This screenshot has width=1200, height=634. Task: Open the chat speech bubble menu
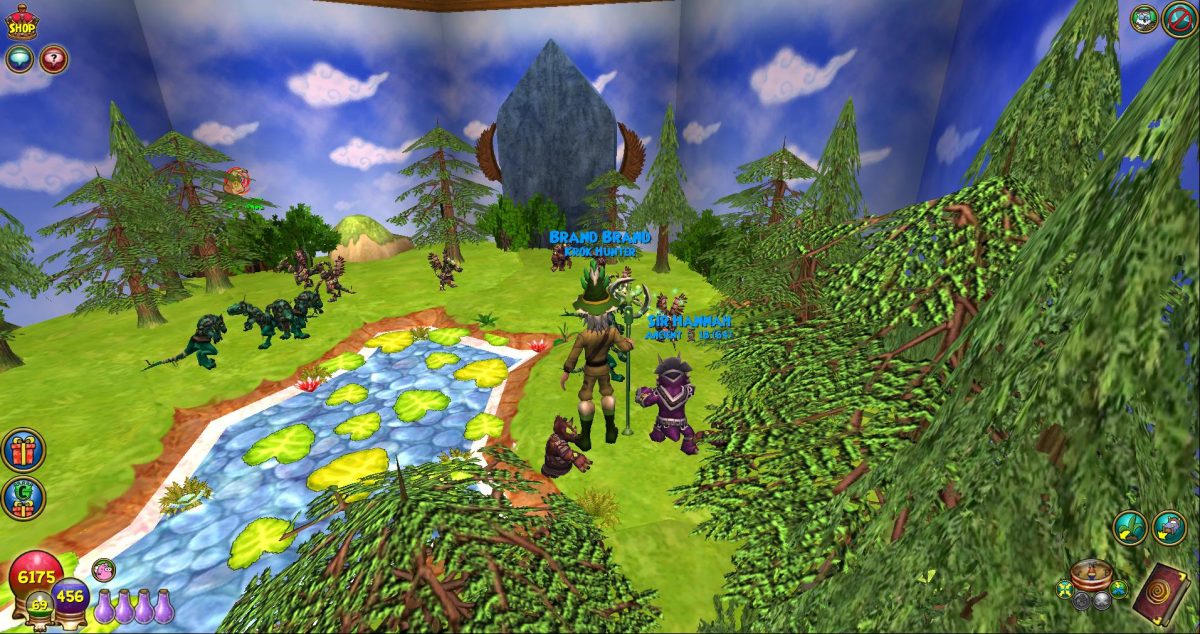pos(19,59)
